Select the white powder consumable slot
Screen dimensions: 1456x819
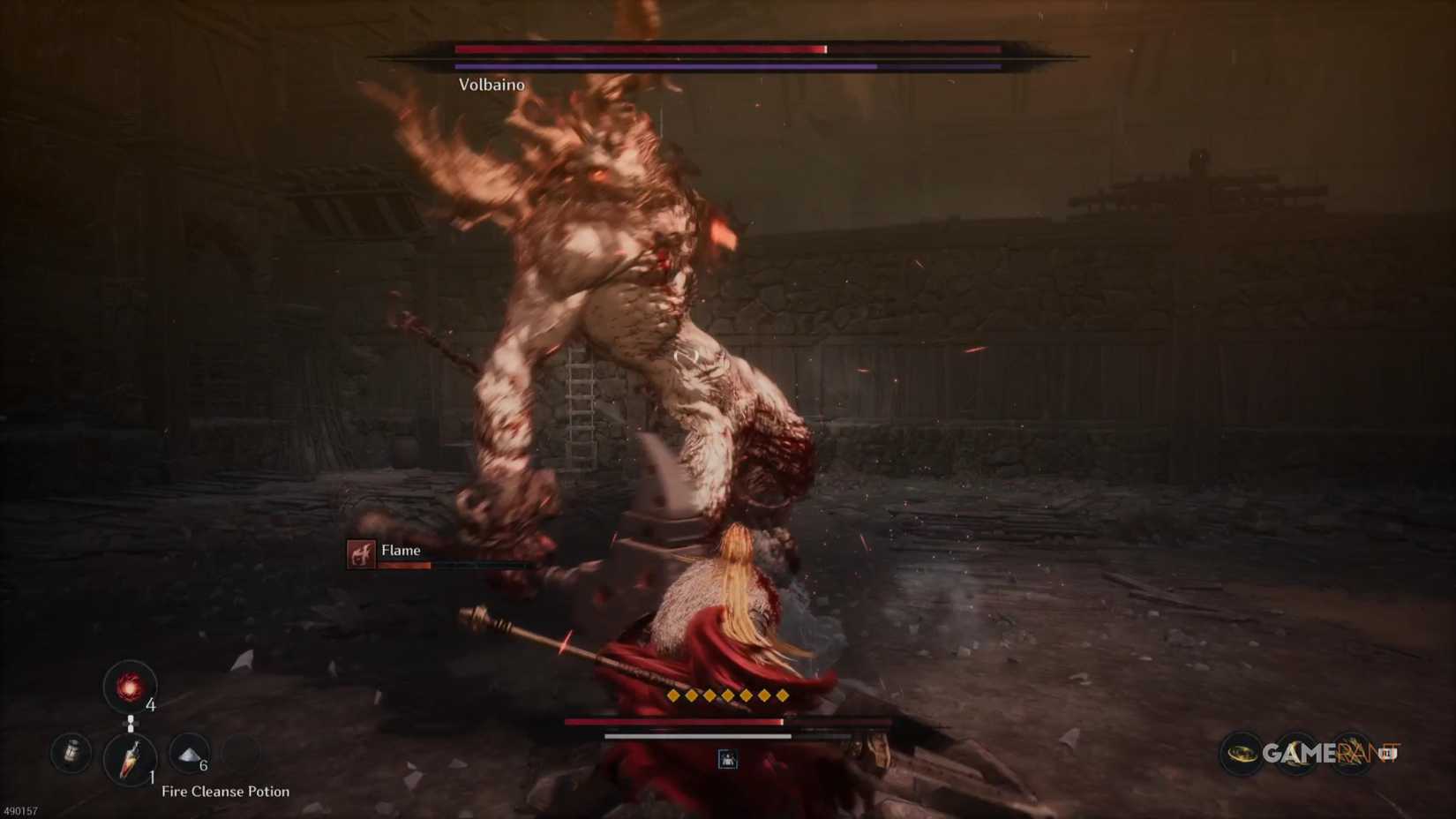click(189, 752)
